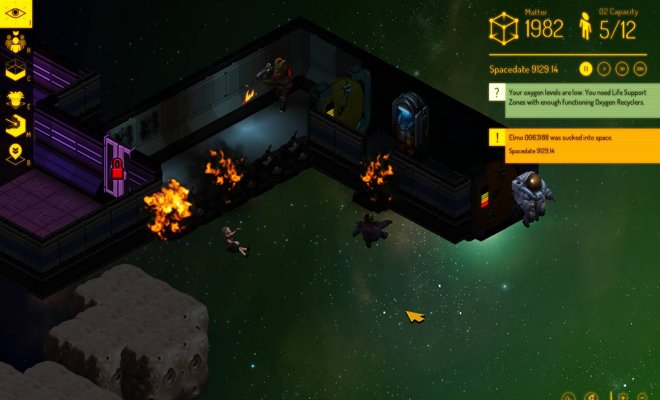Pause the game simulation

click(585, 69)
